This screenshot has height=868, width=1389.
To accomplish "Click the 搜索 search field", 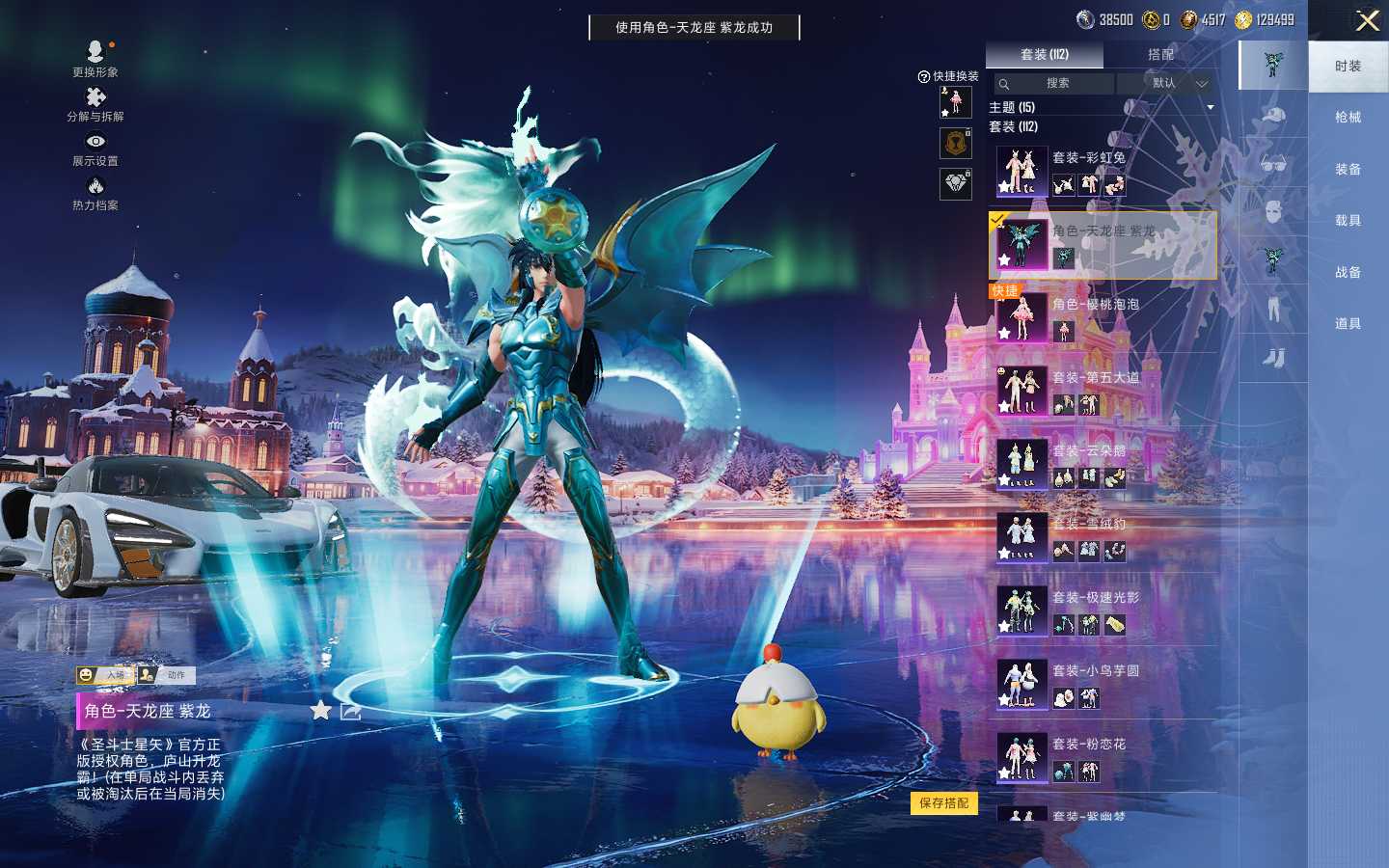I will [x=1054, y=84].
